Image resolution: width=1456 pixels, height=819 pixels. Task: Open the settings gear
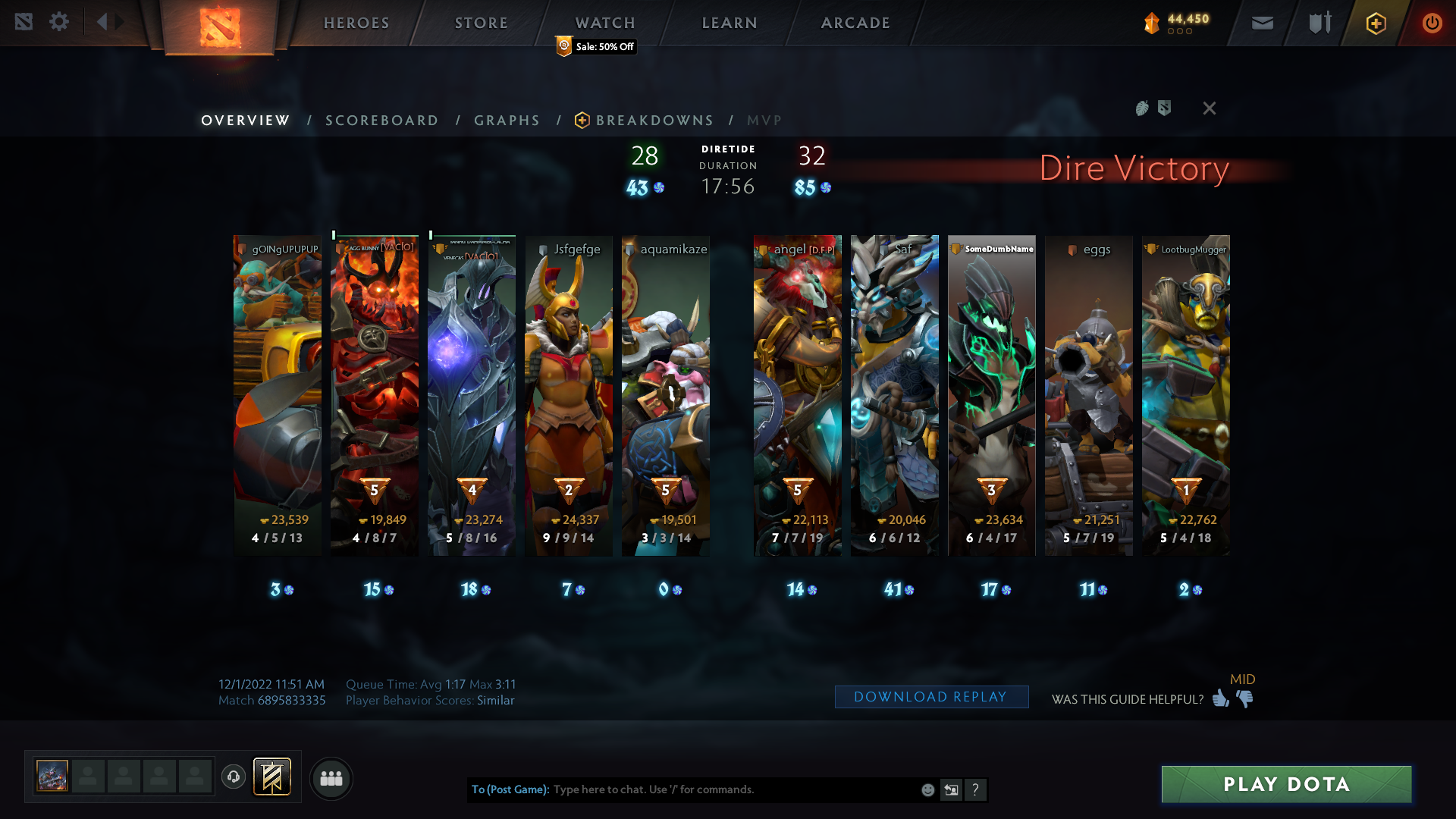60,21
